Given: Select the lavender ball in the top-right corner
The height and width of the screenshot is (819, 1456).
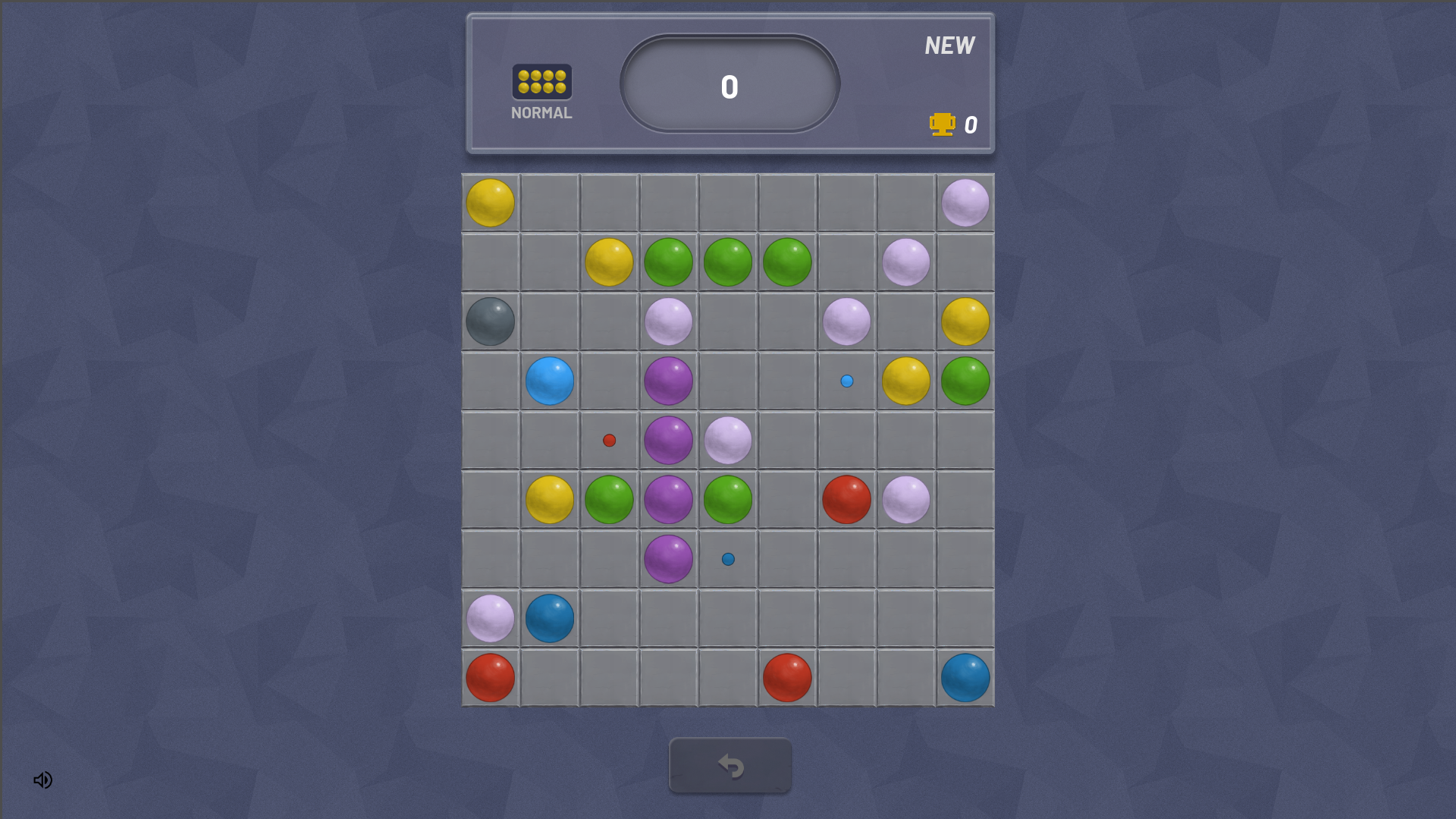Looking at the screenshot, I should click(965, 202).
